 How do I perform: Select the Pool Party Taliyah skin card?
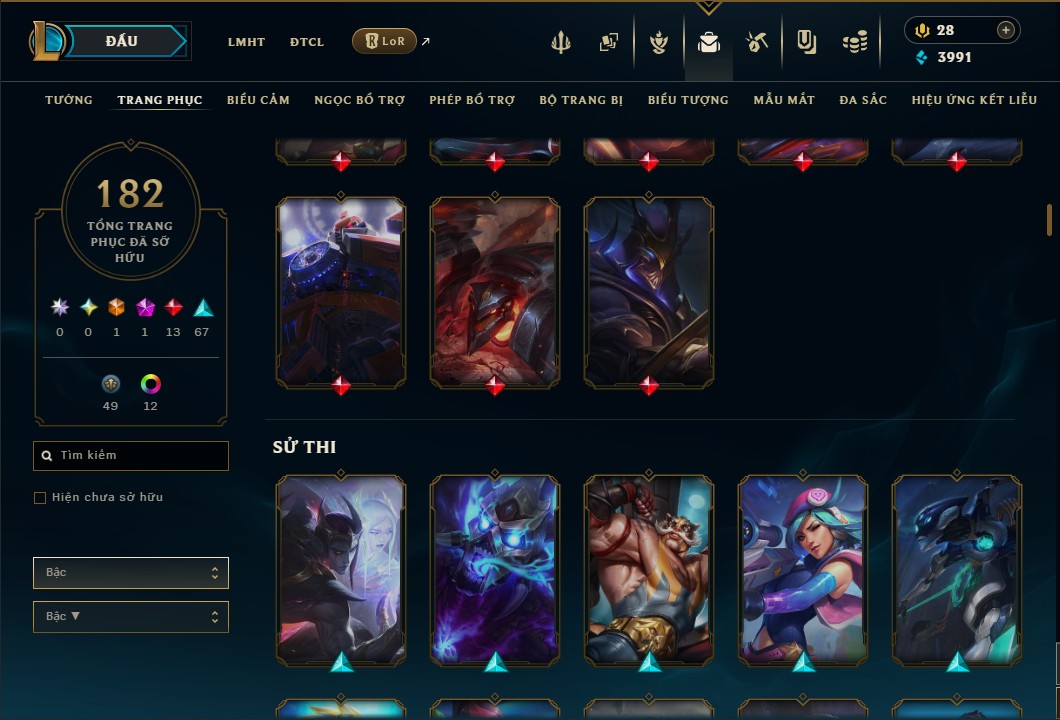coord(803,570)
